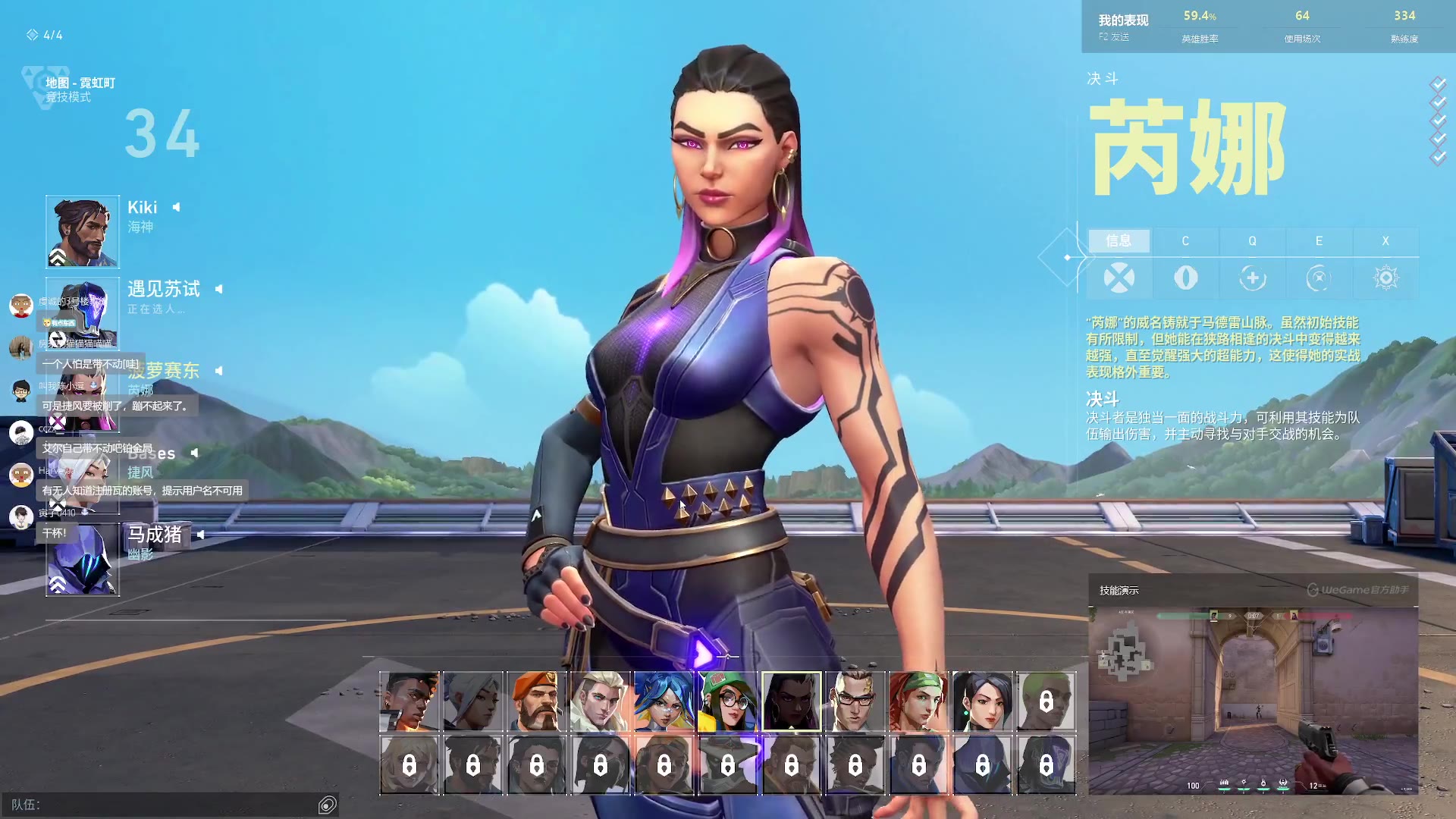This screenshot has height=819, width=1456.
Task: Show the Q ability details
Action: coord(1252,241)
